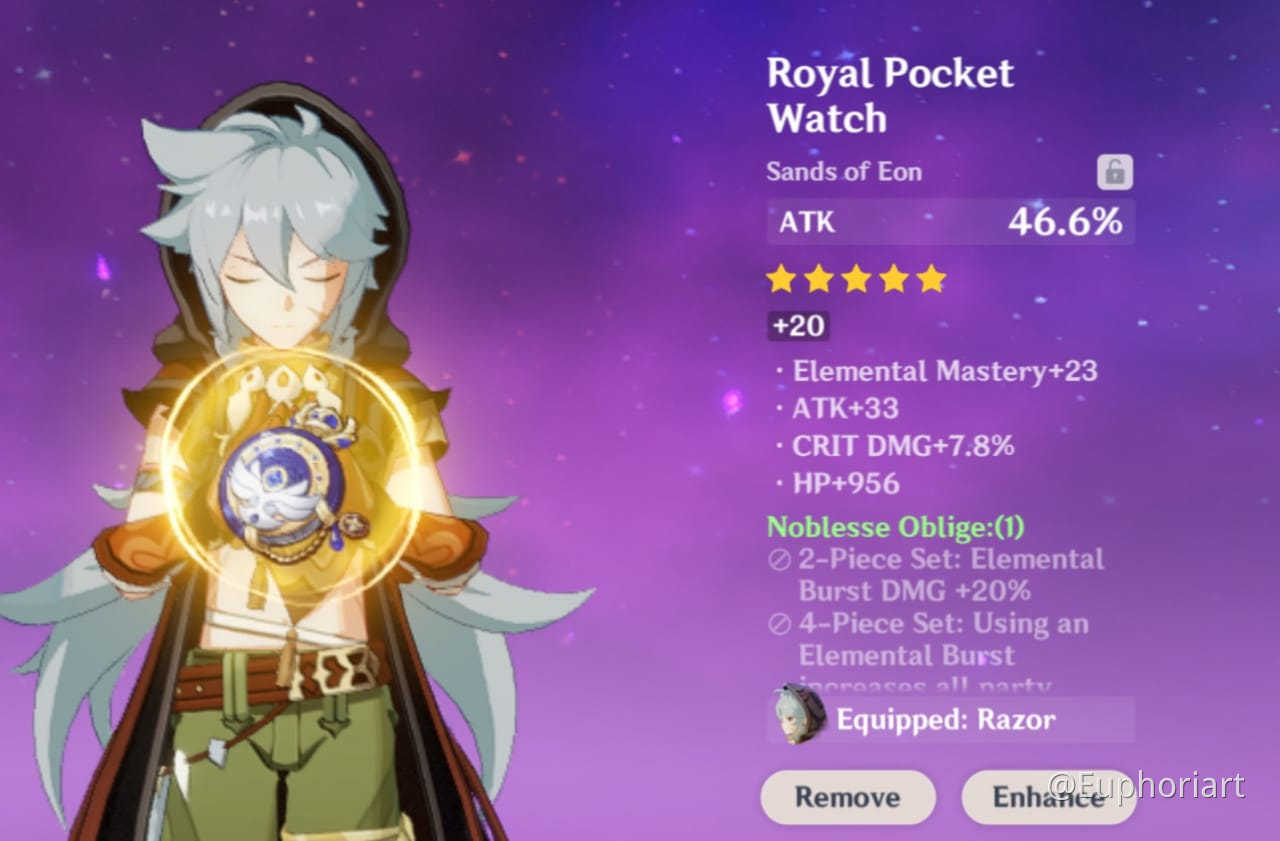This screenshot has width=1280, height=841.
Task: Remove the Royal Pocket Watch artifact
Action: pos(848,797)
